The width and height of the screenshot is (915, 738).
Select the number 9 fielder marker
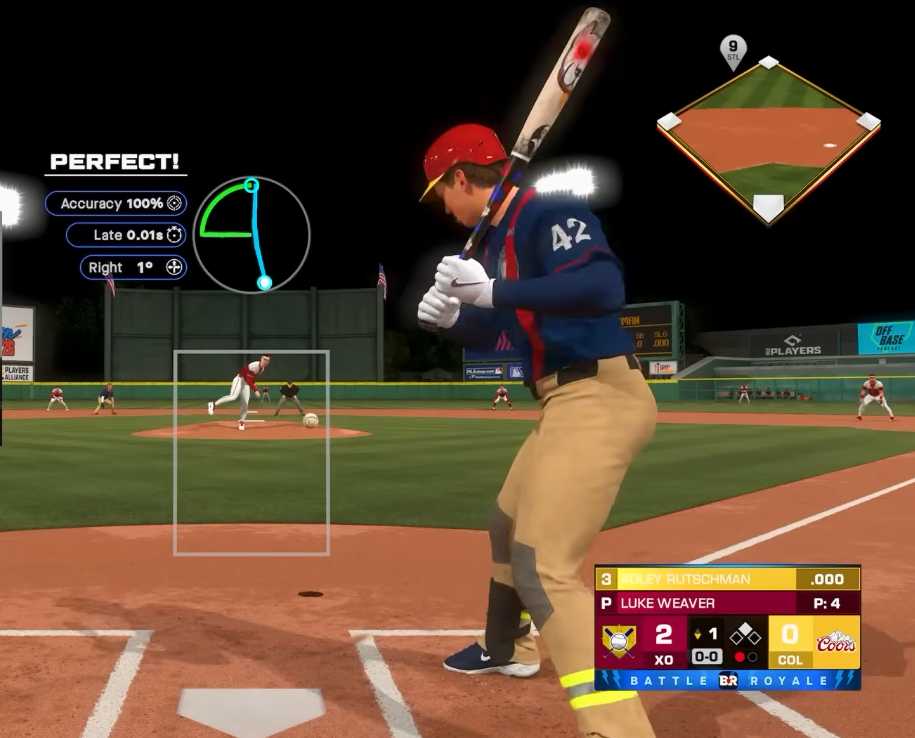[x=733, y=49]
